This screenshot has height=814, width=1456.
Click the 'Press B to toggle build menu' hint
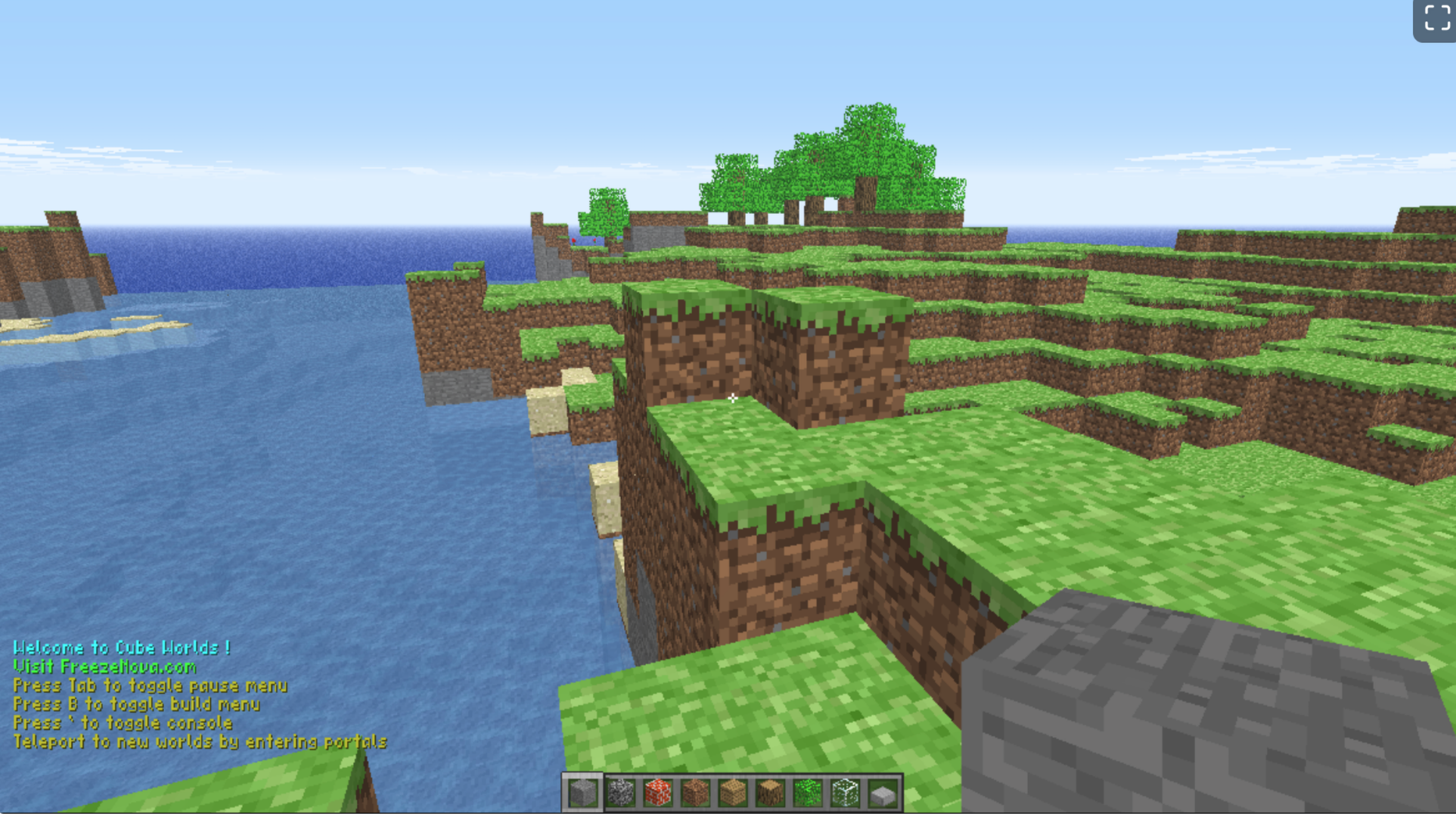(136, 705)
